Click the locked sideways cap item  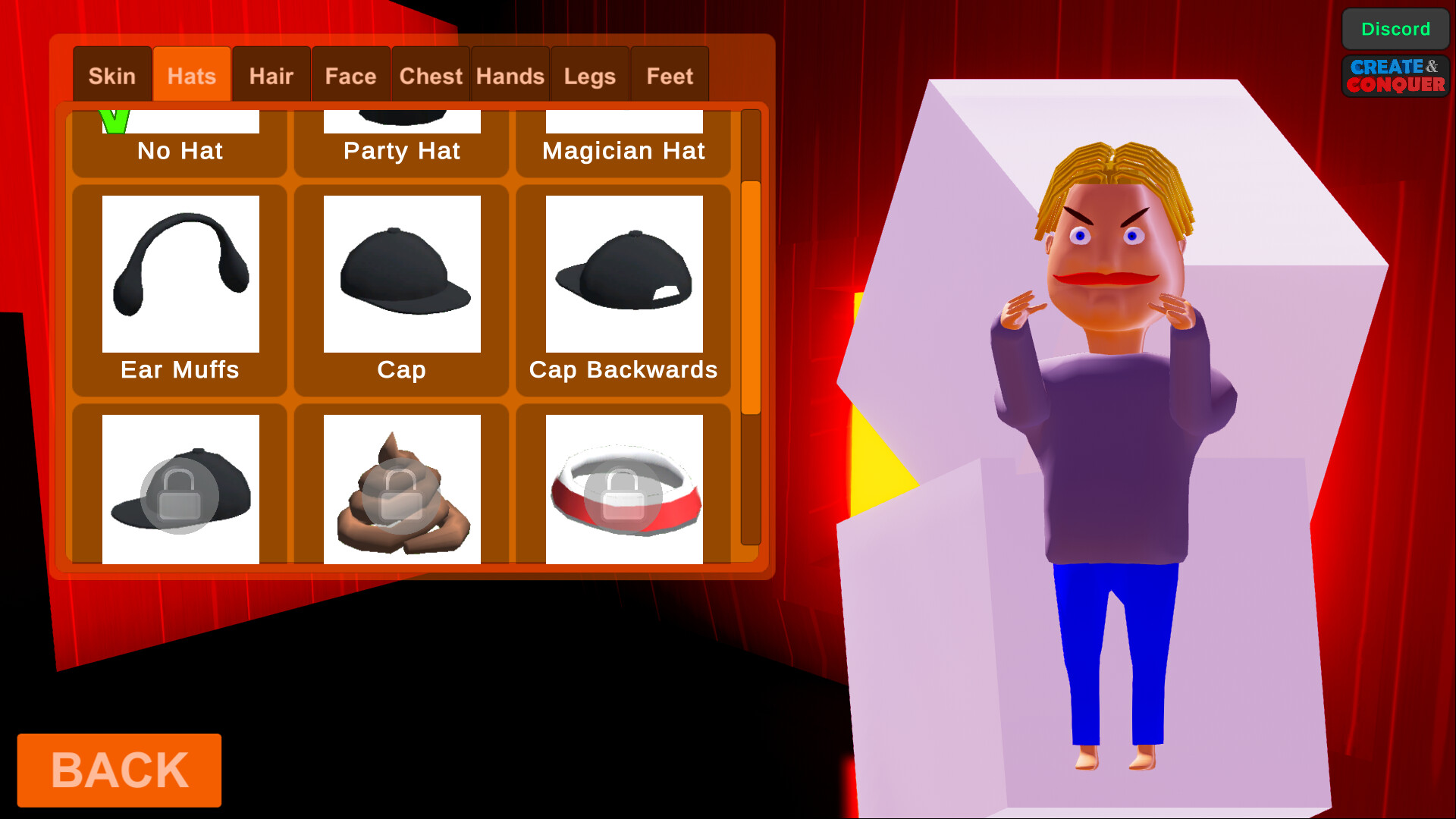pos(180,489)
